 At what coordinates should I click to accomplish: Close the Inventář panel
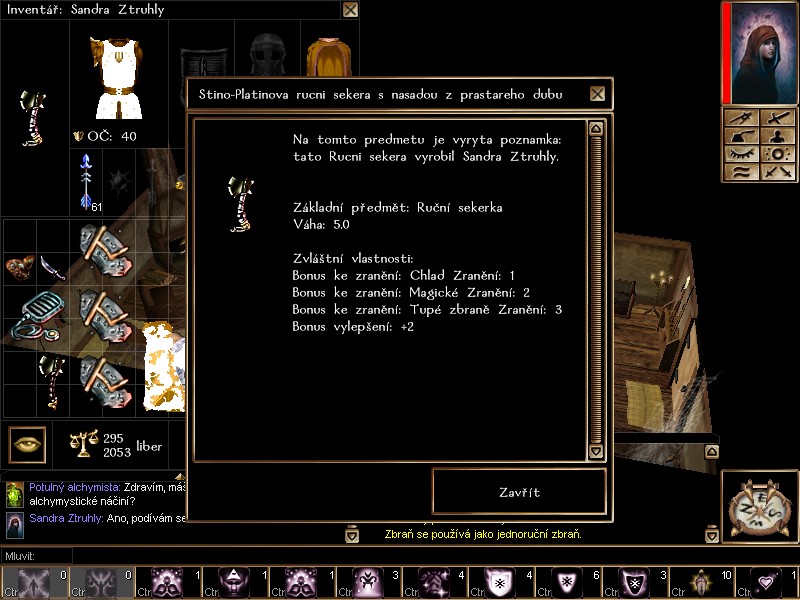coord(350,10)
